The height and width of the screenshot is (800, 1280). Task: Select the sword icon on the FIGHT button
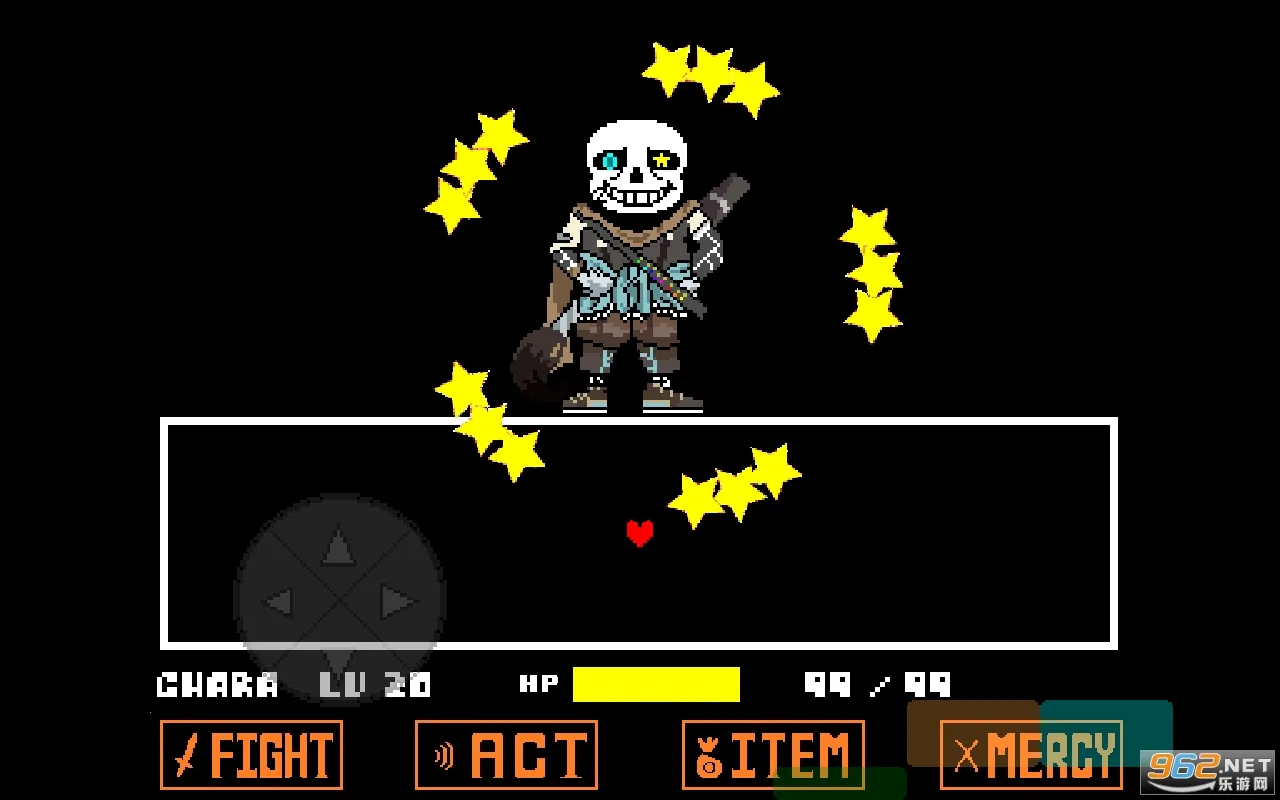(186, 757)
